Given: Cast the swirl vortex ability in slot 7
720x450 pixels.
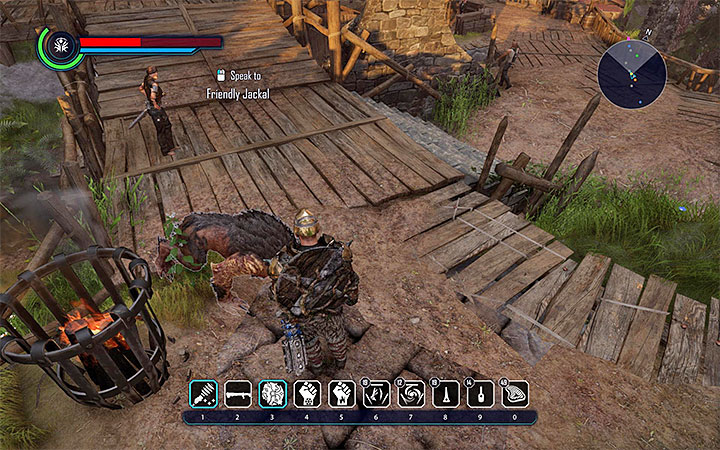Looking at the screenshot, I should 412,393.
